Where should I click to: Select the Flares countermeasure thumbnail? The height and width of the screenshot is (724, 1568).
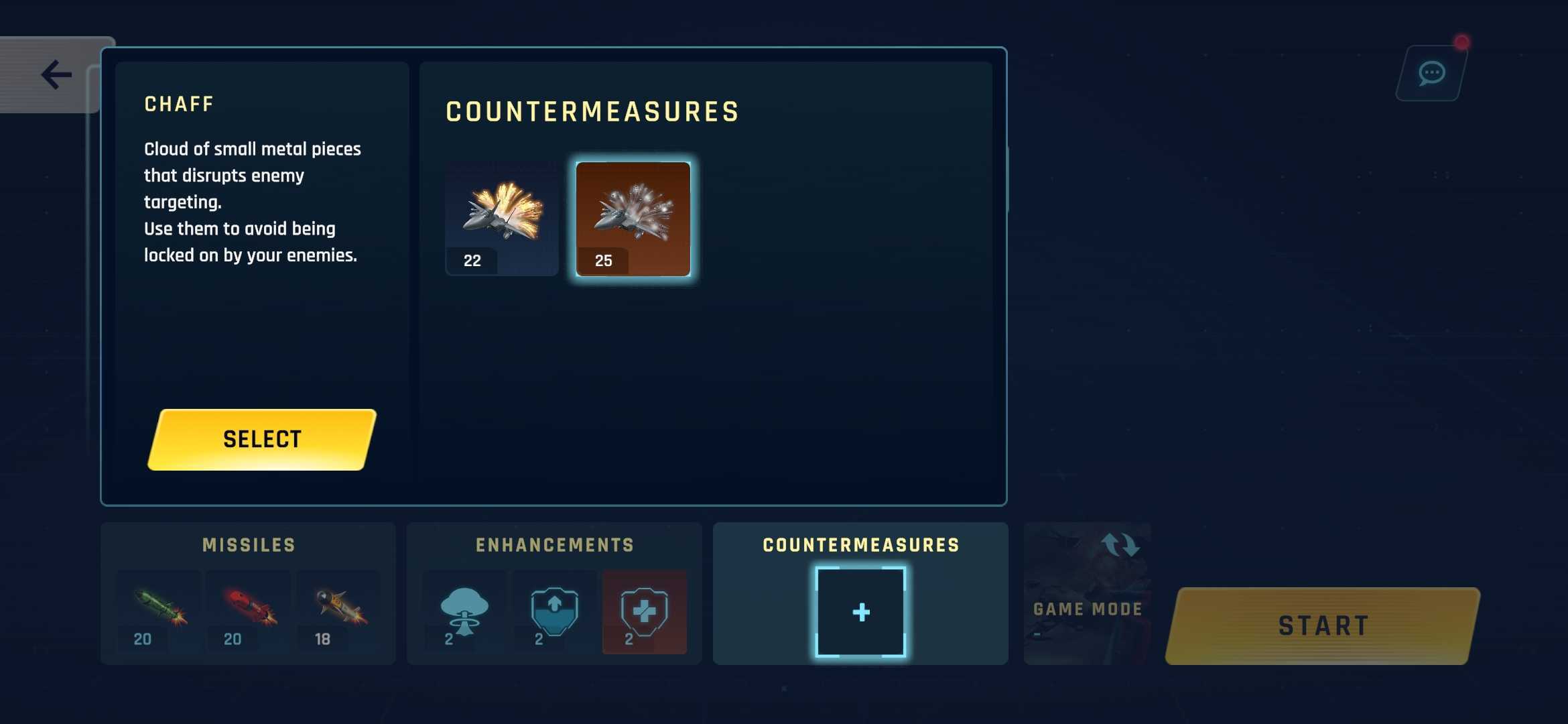click(x=501, y=218)
